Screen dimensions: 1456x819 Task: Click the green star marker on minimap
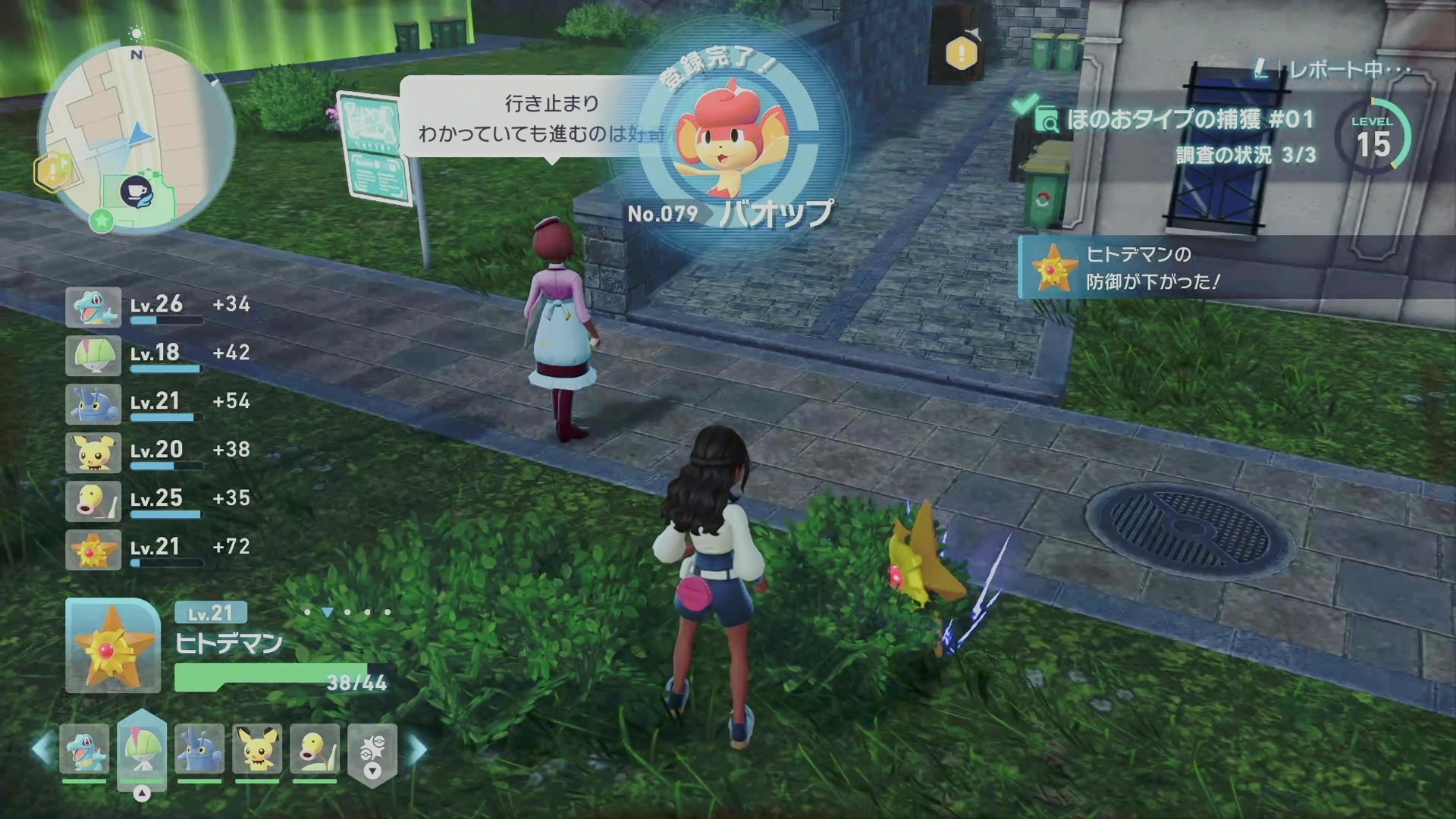coord(102,221)
